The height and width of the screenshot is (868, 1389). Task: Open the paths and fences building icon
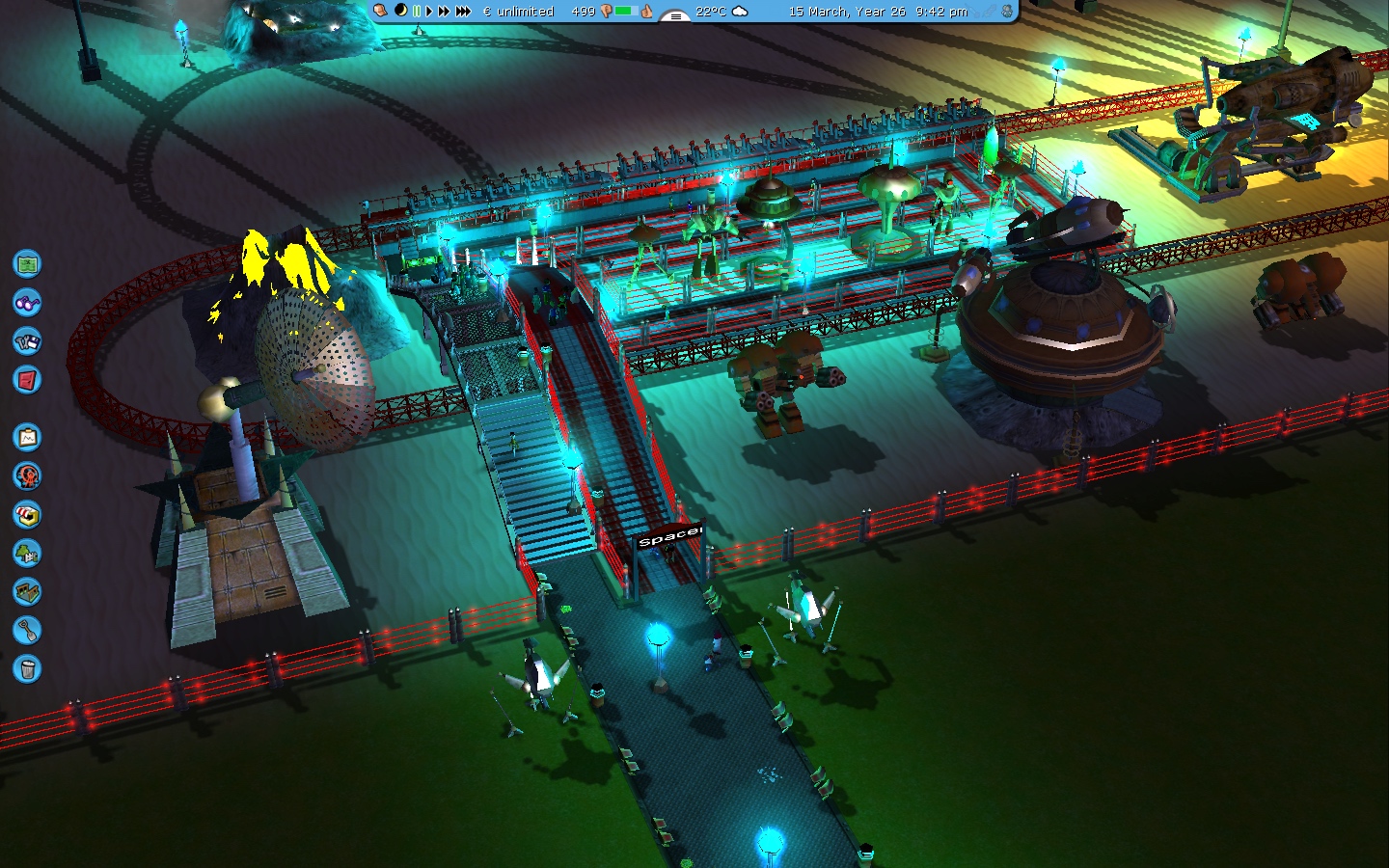tap(27, 591)
